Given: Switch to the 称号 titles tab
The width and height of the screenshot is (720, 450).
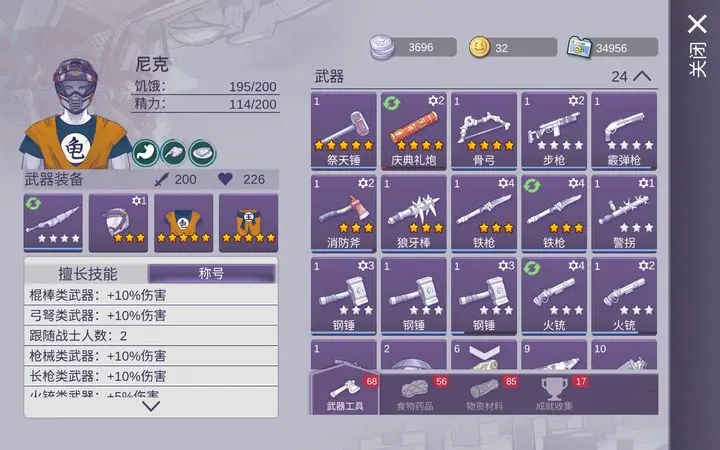Looking at the screenshot, I should tap(211, 273).
